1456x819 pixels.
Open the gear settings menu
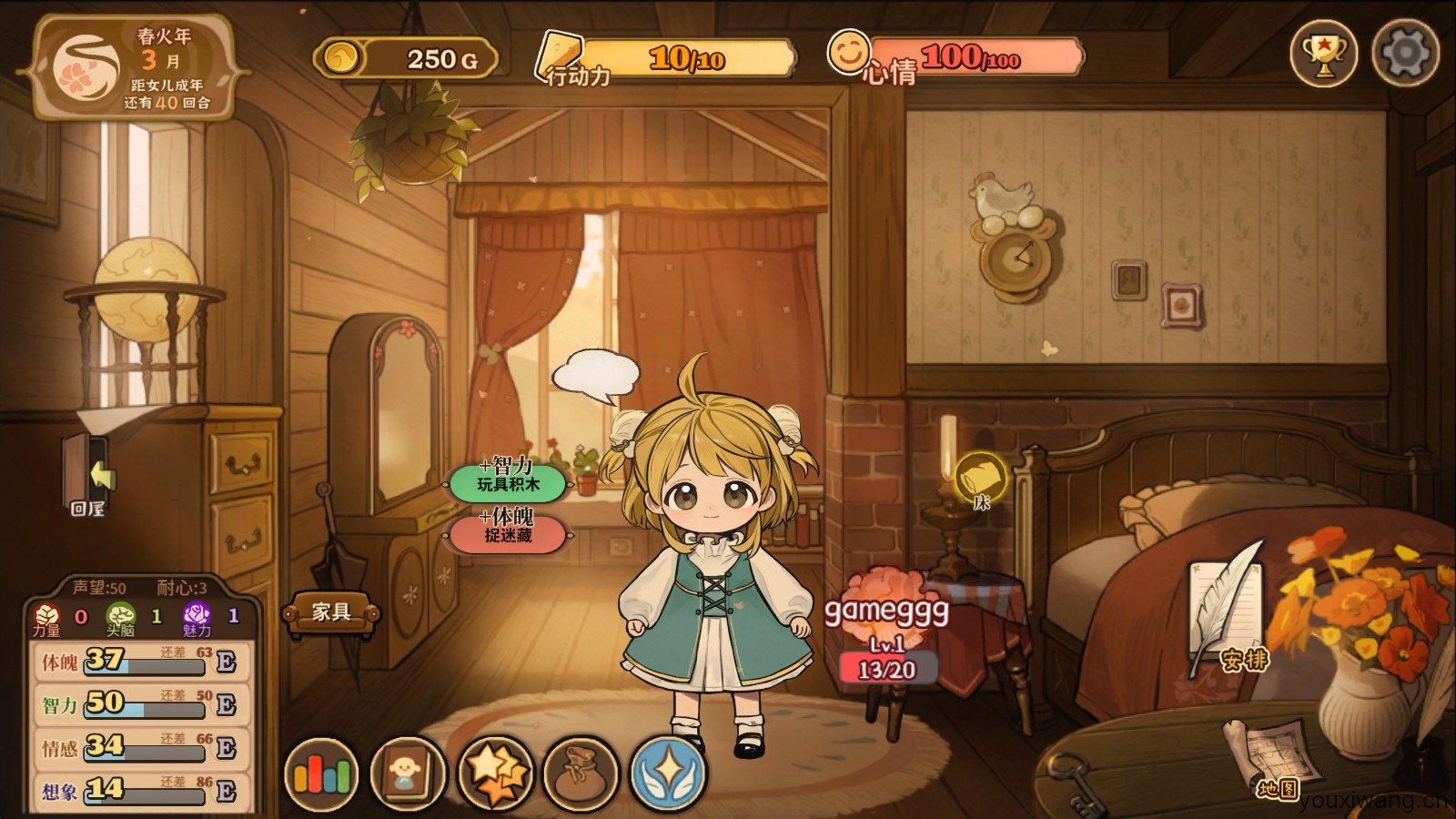tap(1405, 54)
